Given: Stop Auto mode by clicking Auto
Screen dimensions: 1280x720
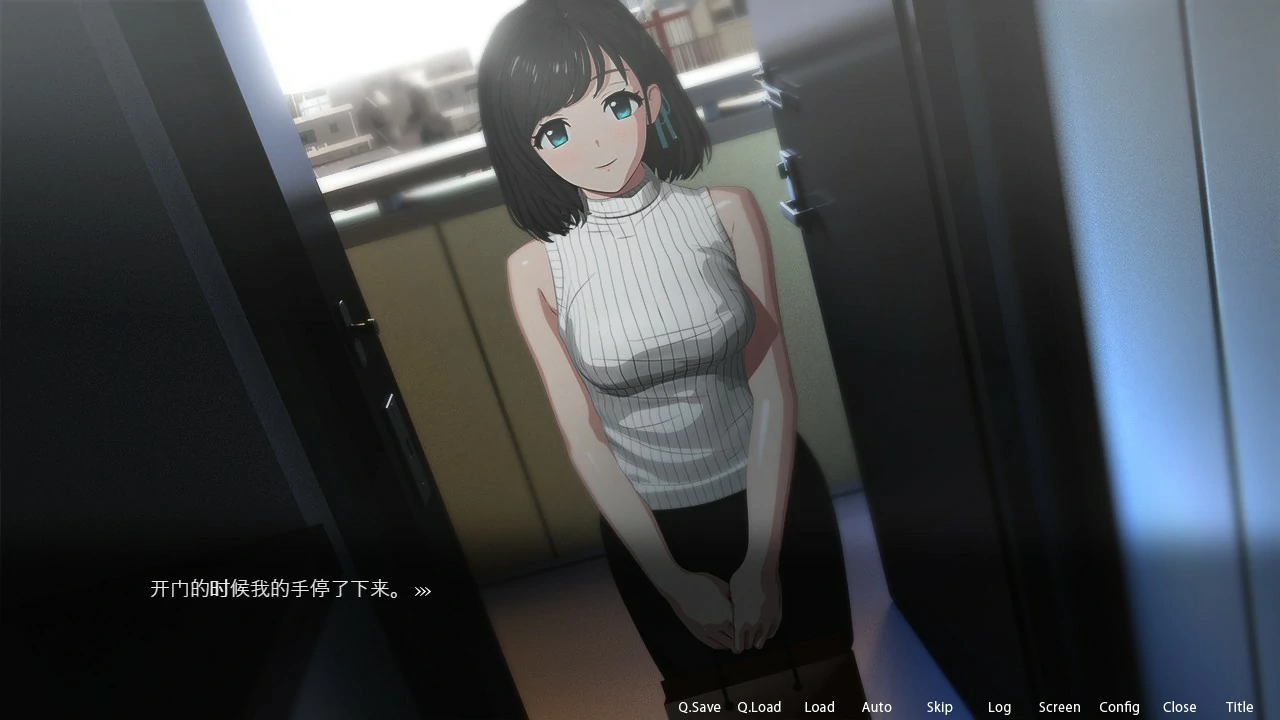Looking at the screenshot, I should (x=877, y=707).
